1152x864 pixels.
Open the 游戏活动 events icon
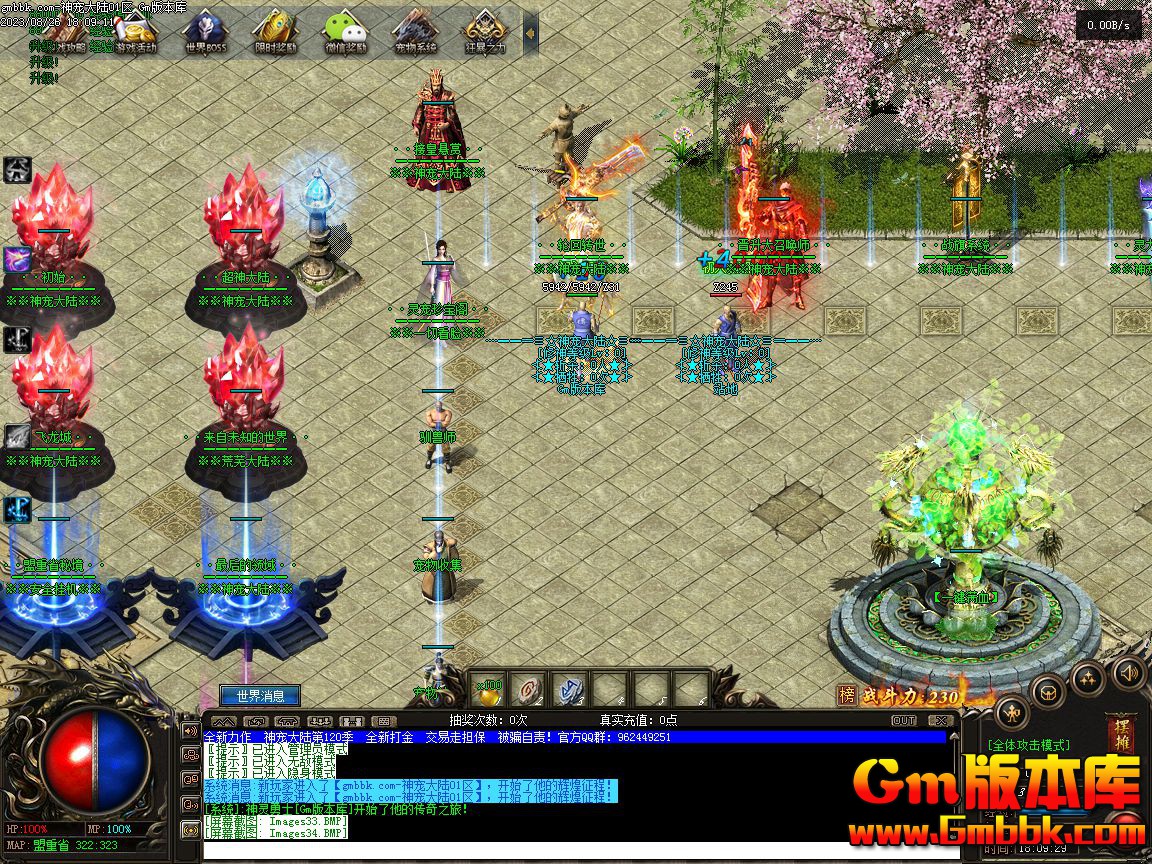(135, 33)
